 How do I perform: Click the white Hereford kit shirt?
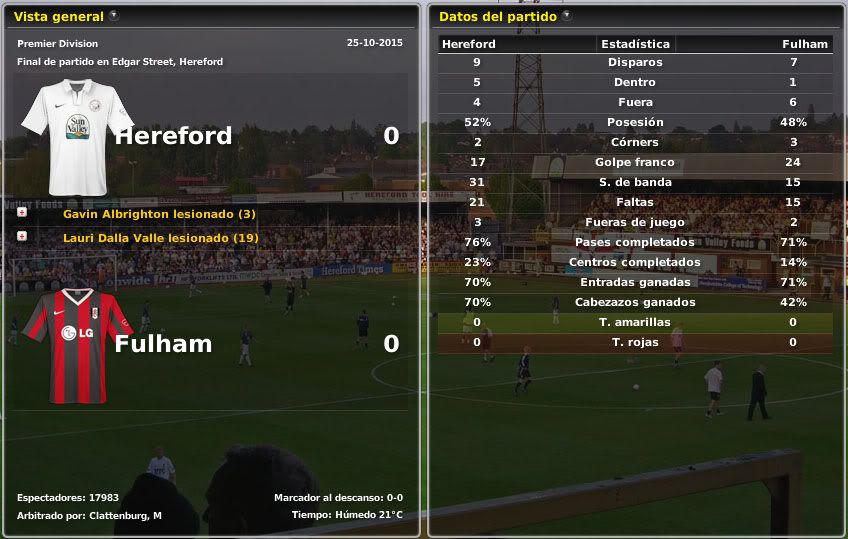(x=77, y=136)
